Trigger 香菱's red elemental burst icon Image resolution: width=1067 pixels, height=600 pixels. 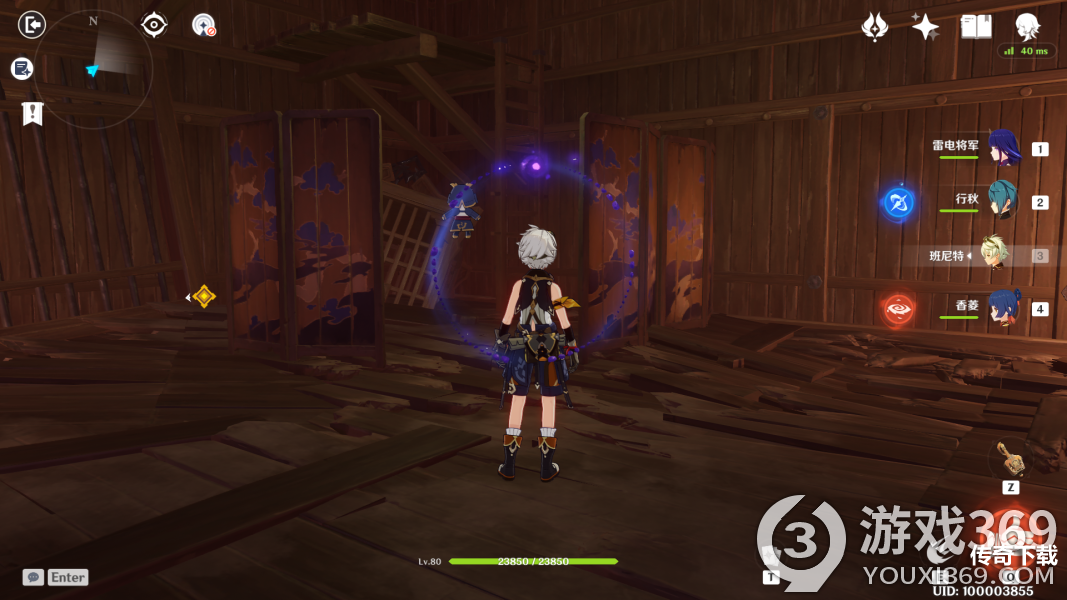pyautogui.click(x=897, y=310)
